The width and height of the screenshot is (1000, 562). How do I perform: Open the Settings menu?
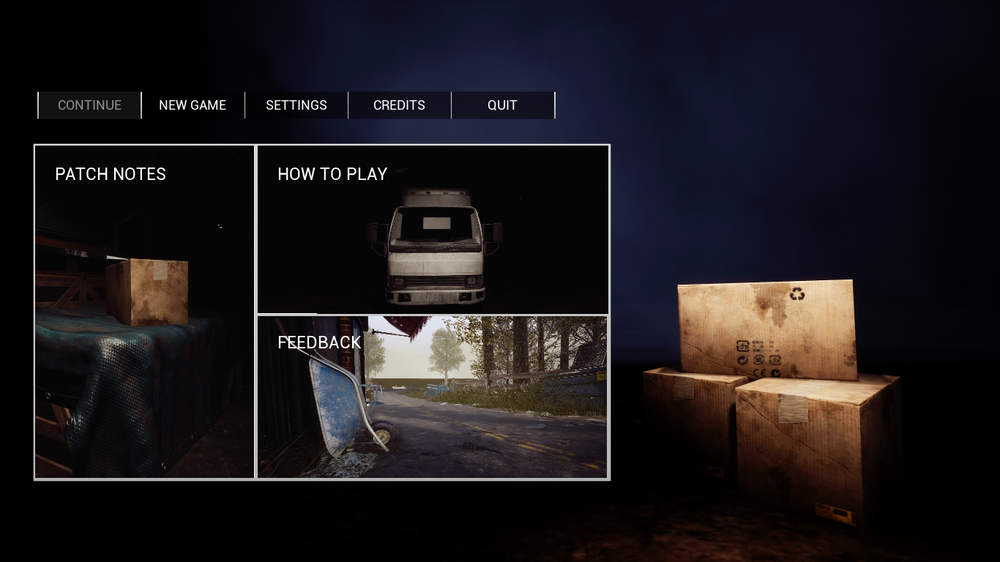point(296,105)
